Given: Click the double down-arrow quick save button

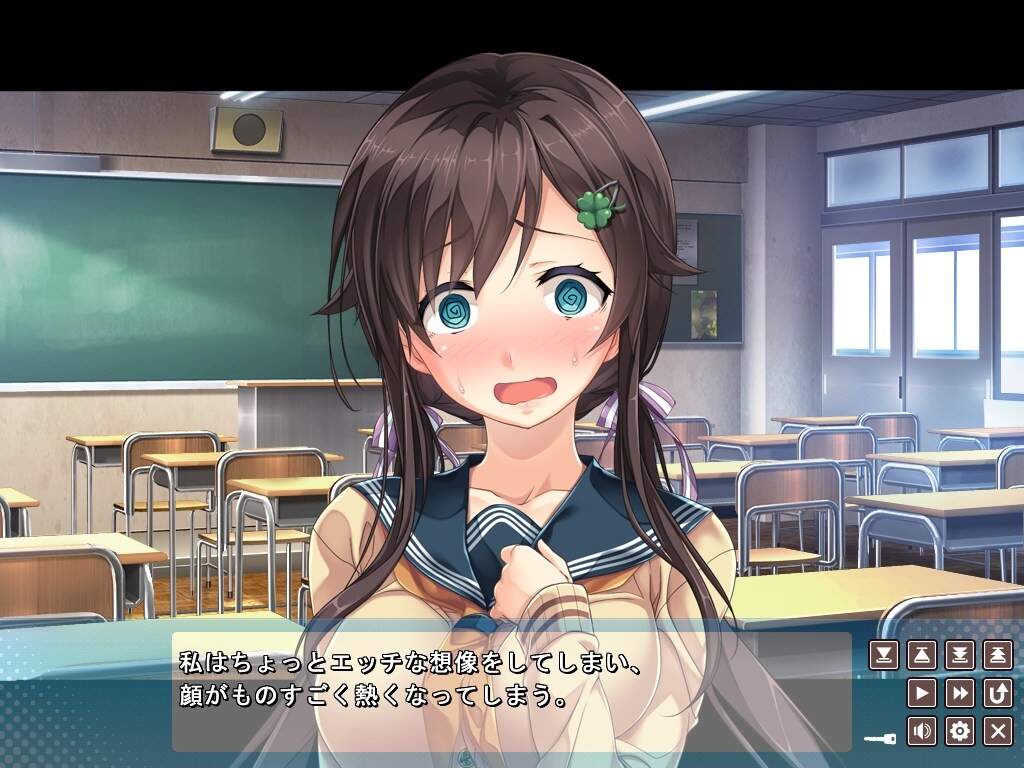Looking at the screenshot, I should [959, 655].
